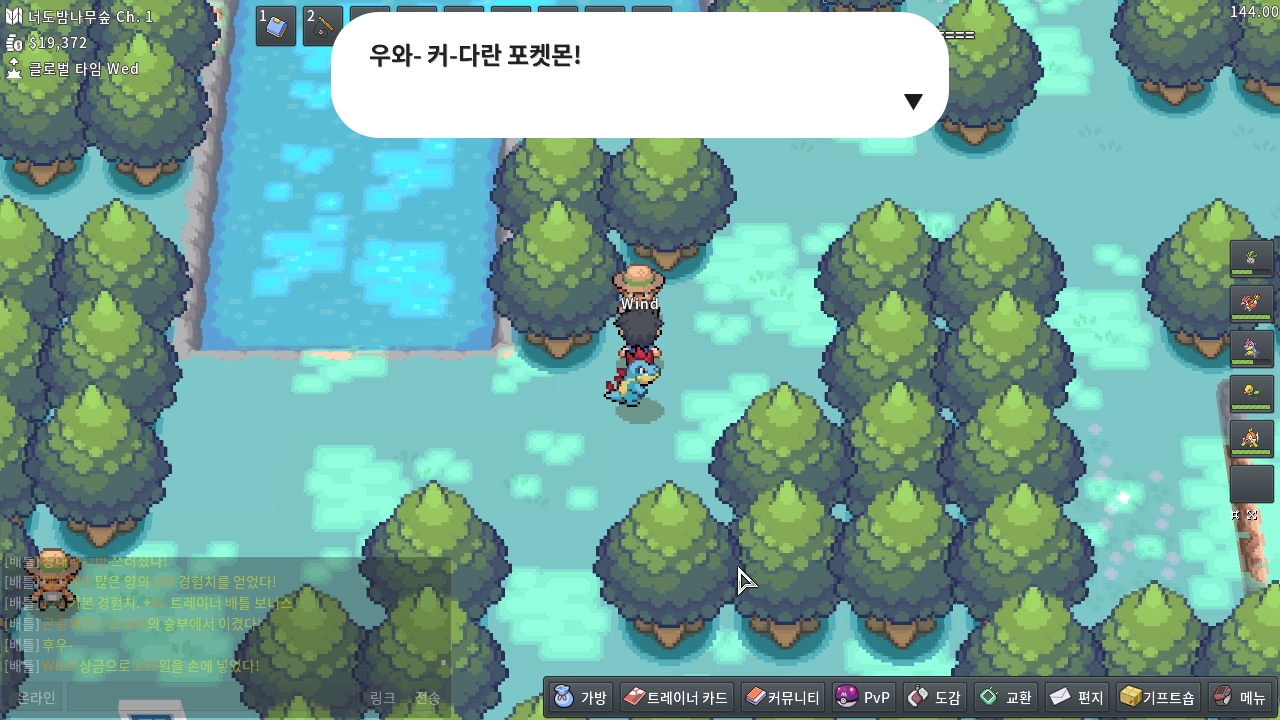Send the chat message with 전송

[x=427, y=697]
